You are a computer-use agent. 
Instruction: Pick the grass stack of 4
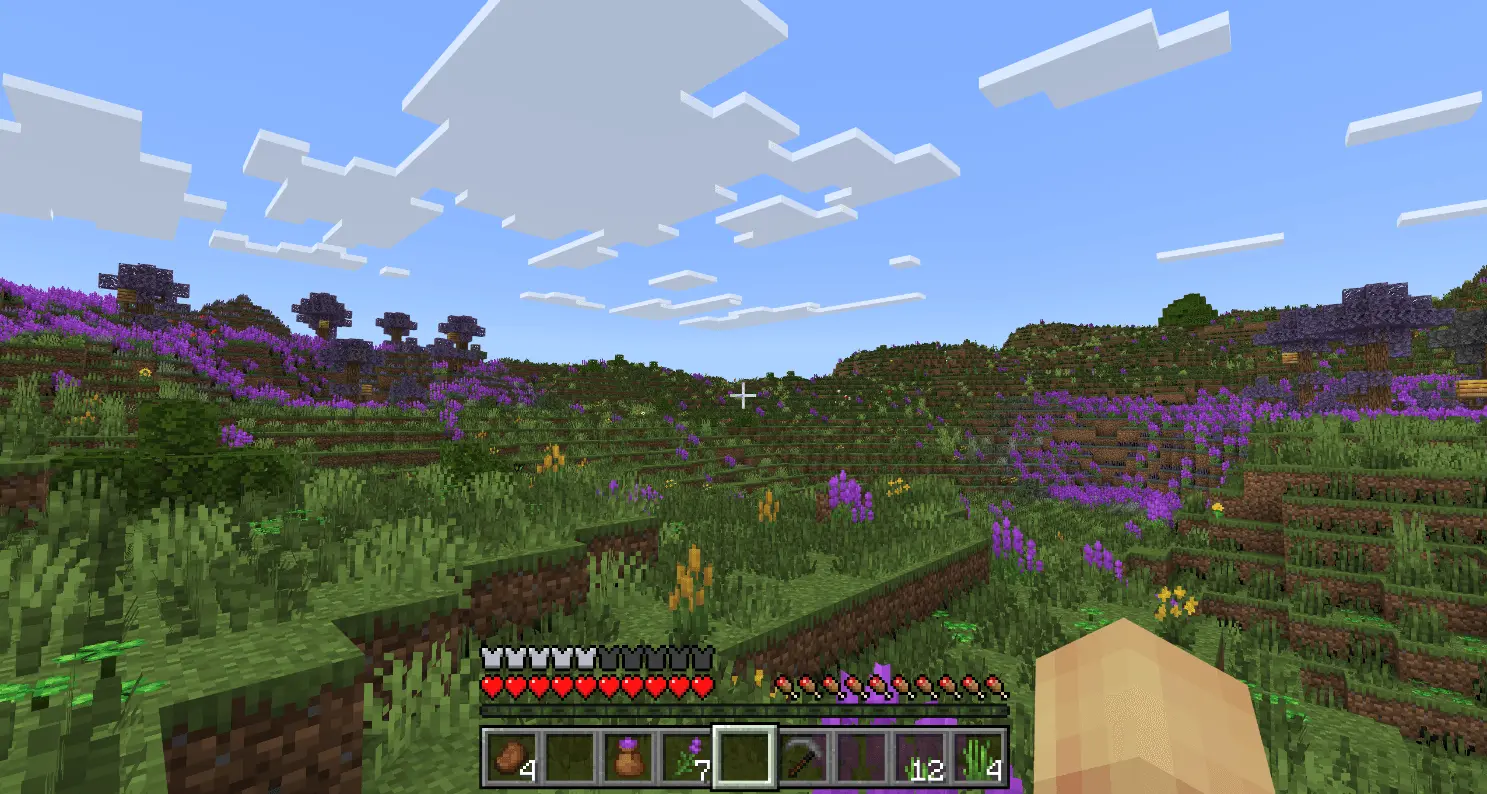coord(977,757)
